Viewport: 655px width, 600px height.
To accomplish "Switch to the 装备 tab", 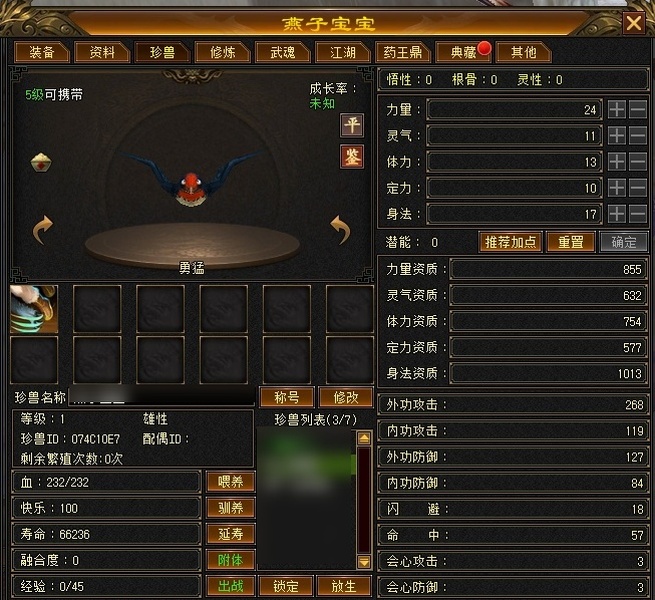I will tap(42, 52).
